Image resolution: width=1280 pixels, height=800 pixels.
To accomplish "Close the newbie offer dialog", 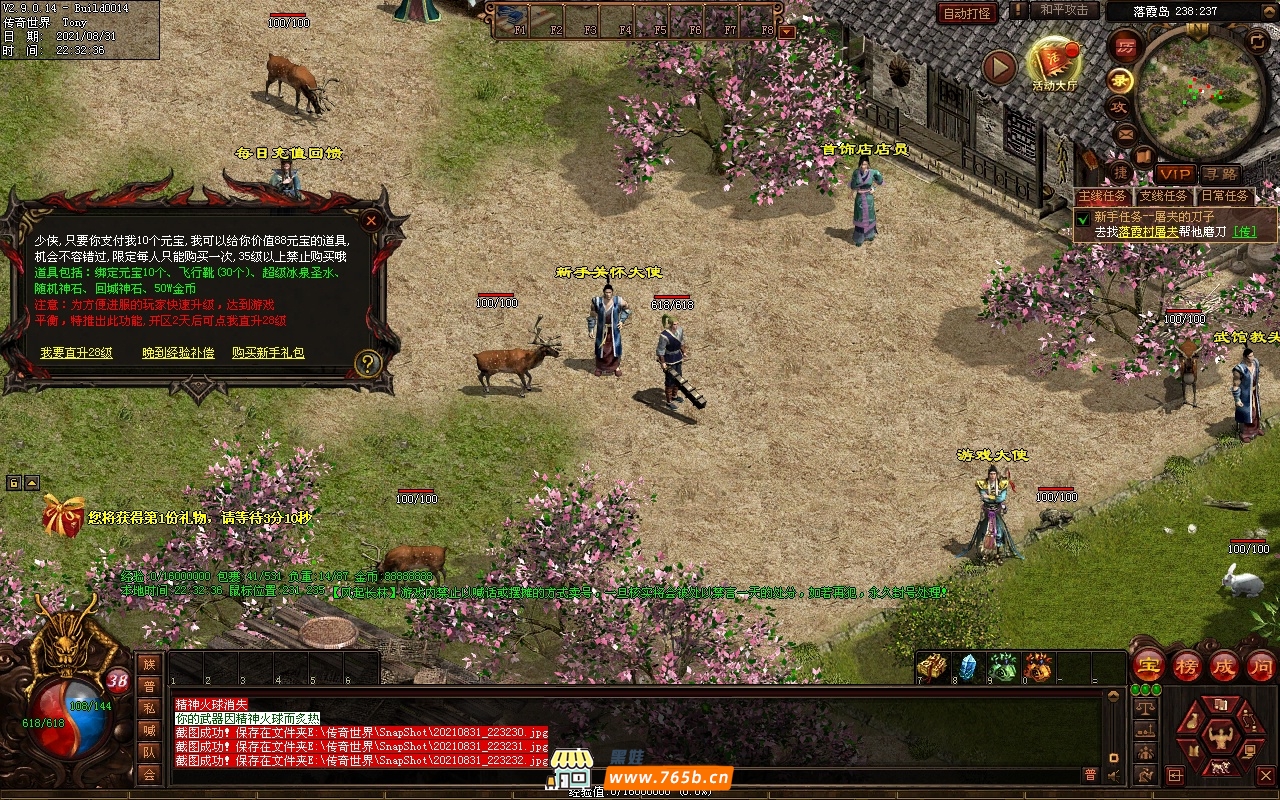I will tap(371, 220).
